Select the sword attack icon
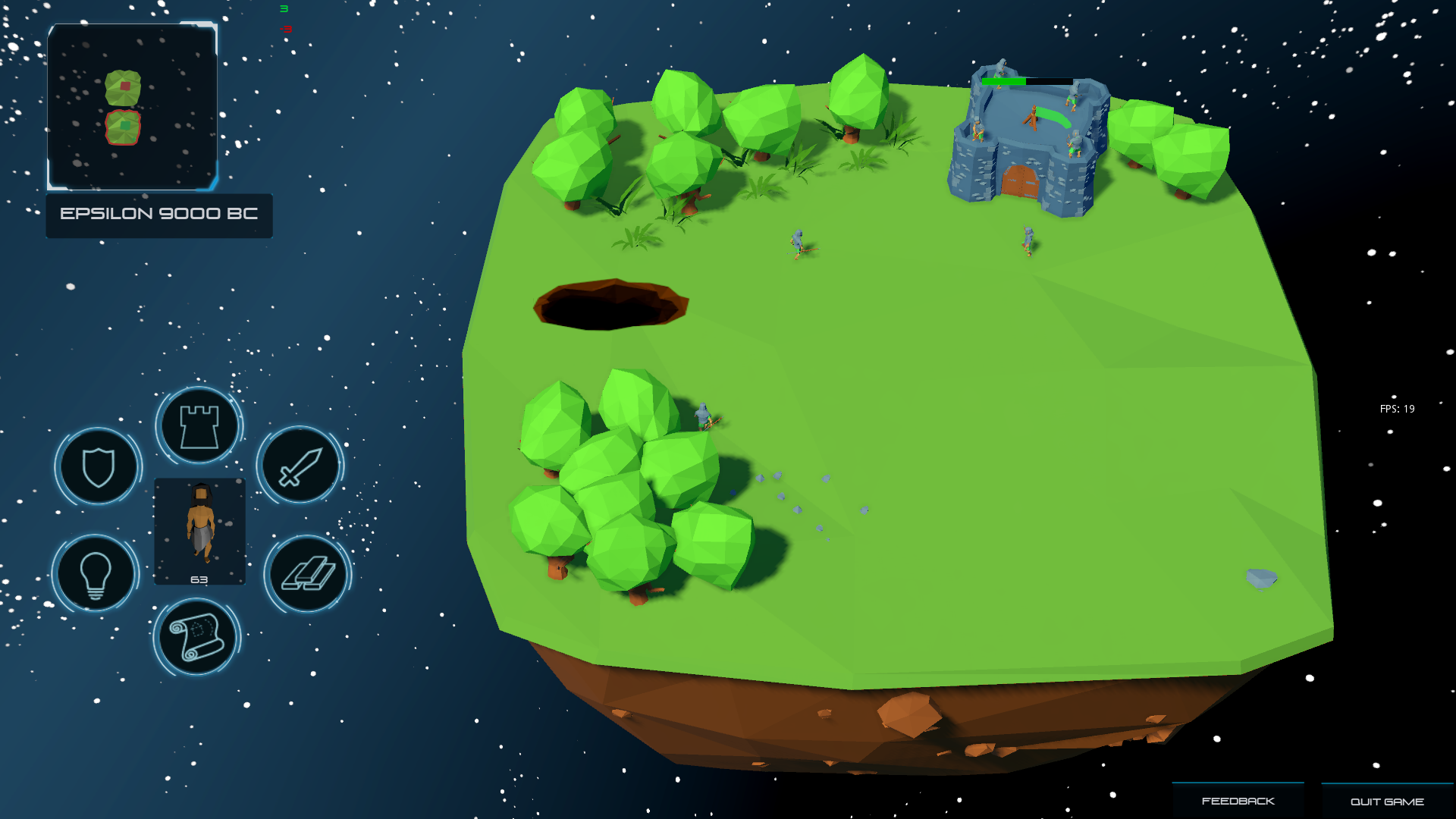 click(299, 466)
